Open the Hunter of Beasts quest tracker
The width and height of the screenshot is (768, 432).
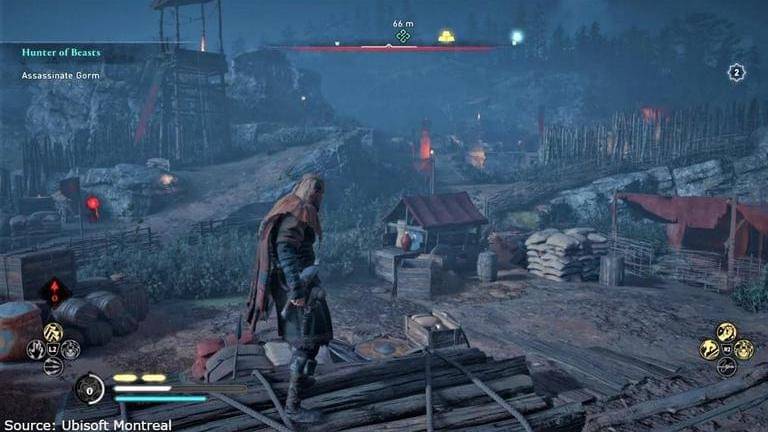tap(62, 52)
